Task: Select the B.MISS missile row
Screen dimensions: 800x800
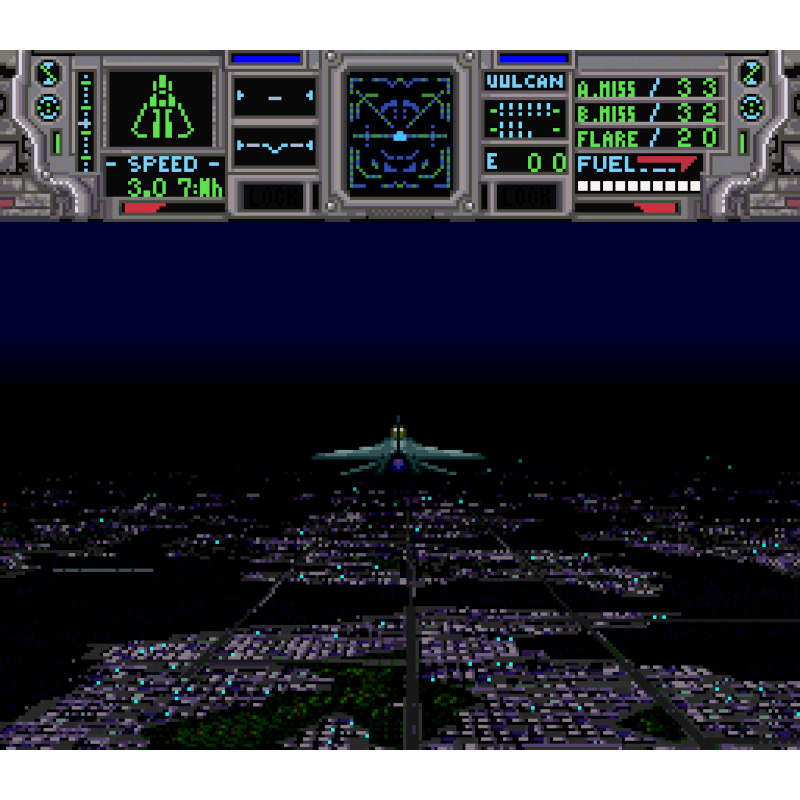Action: pos(648,113)
